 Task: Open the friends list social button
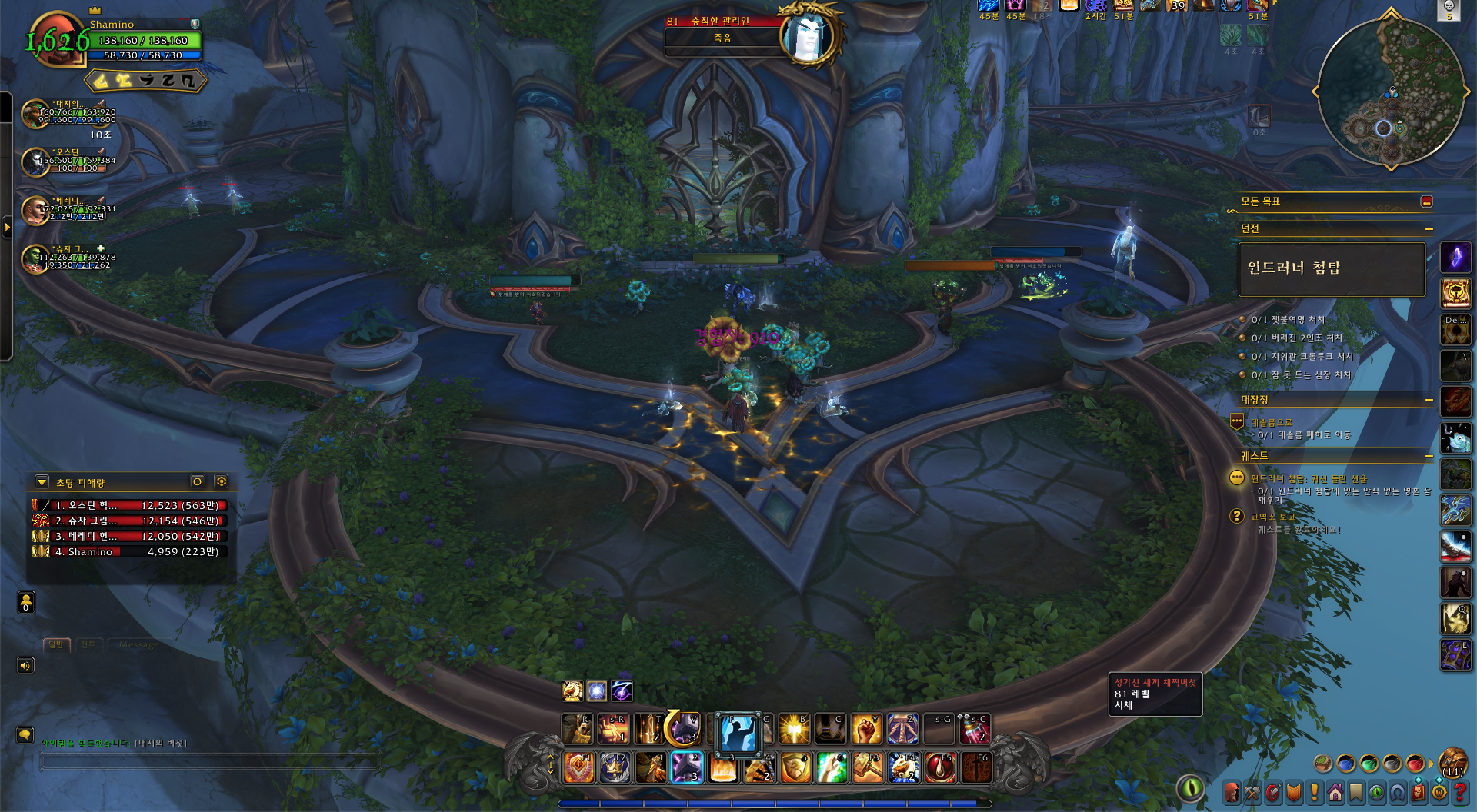(x=26, y=602)
